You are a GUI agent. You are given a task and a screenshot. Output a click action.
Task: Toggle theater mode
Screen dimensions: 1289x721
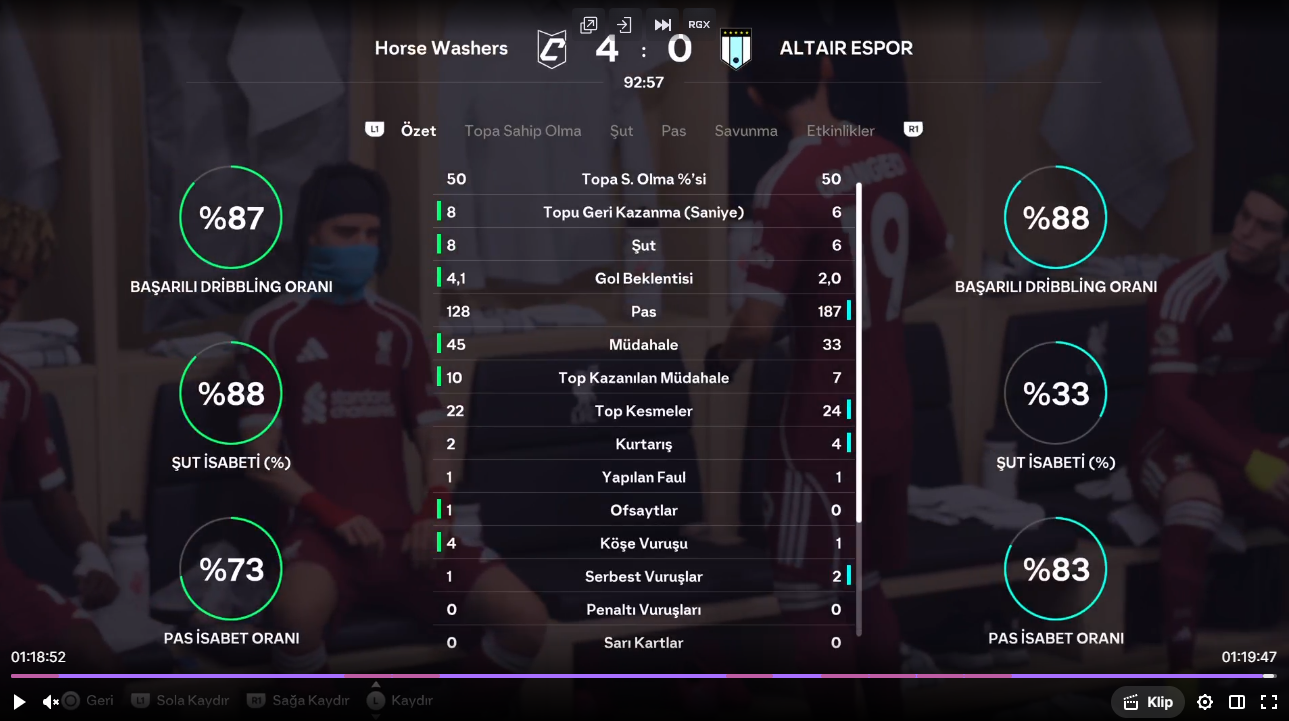pyautogui.click(x=1237, y=702)
